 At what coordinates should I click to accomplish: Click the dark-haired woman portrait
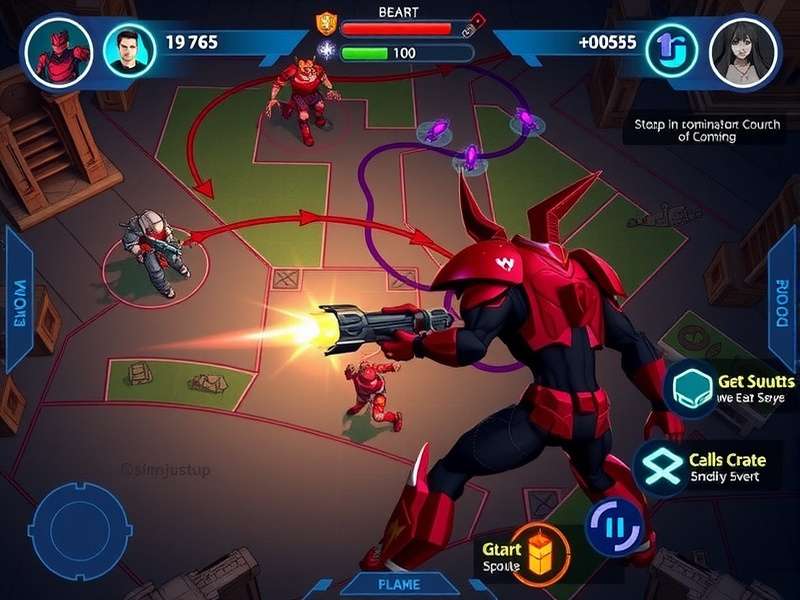(743, 50)
